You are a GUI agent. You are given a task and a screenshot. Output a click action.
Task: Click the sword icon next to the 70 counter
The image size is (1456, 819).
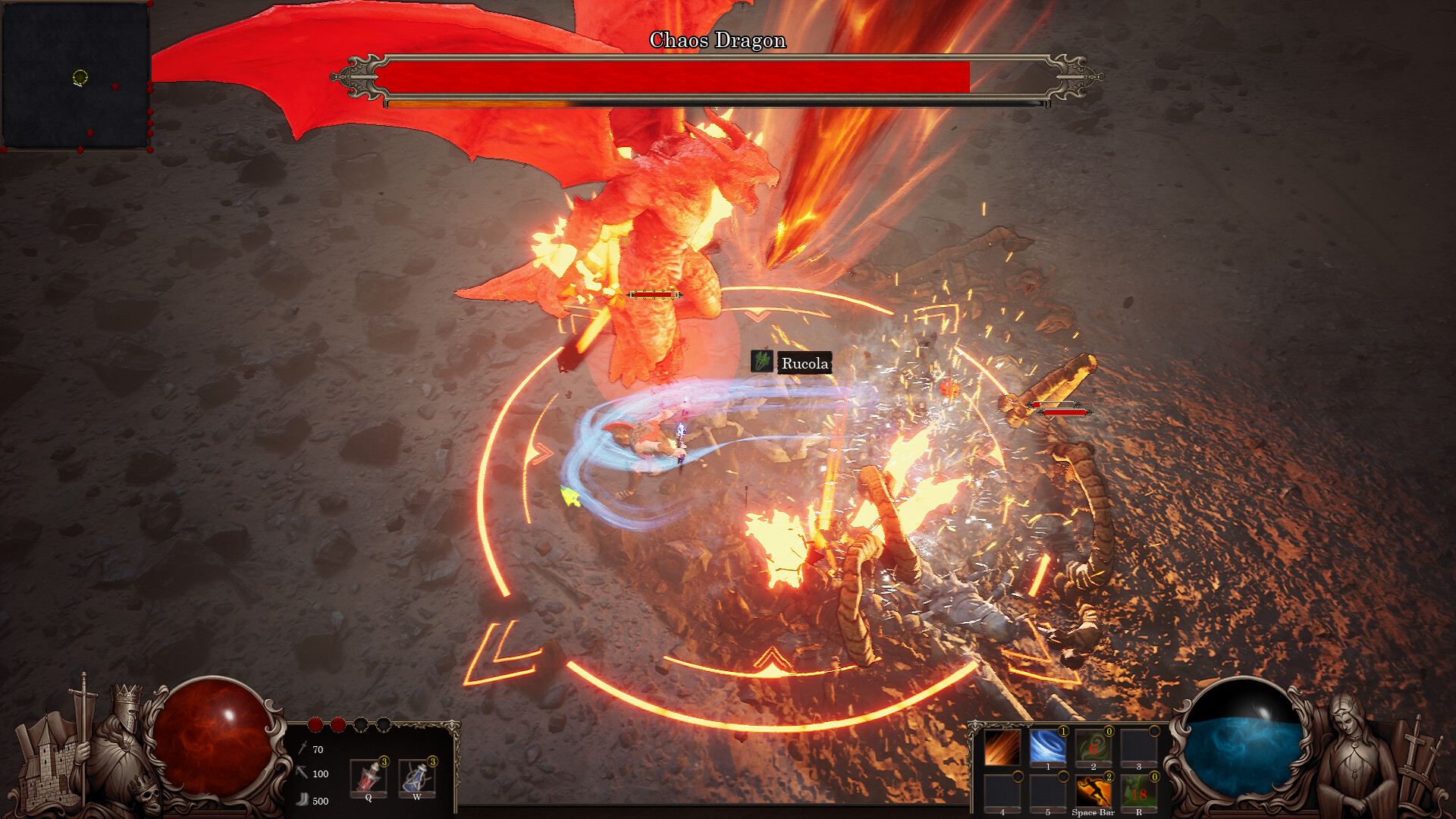tap(303, 748)
